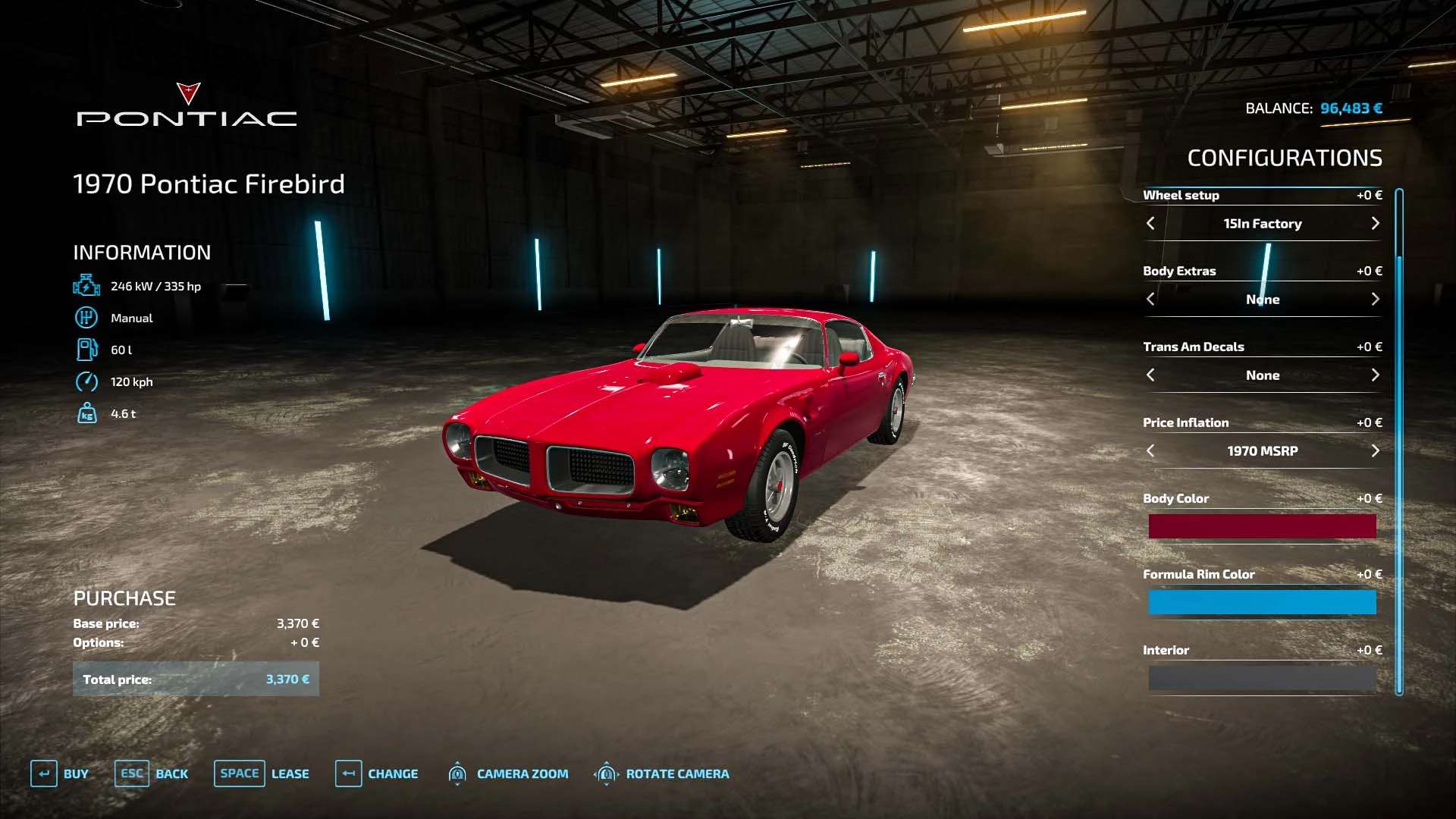Step Price Inflation back one setting

coord(1150,451)
